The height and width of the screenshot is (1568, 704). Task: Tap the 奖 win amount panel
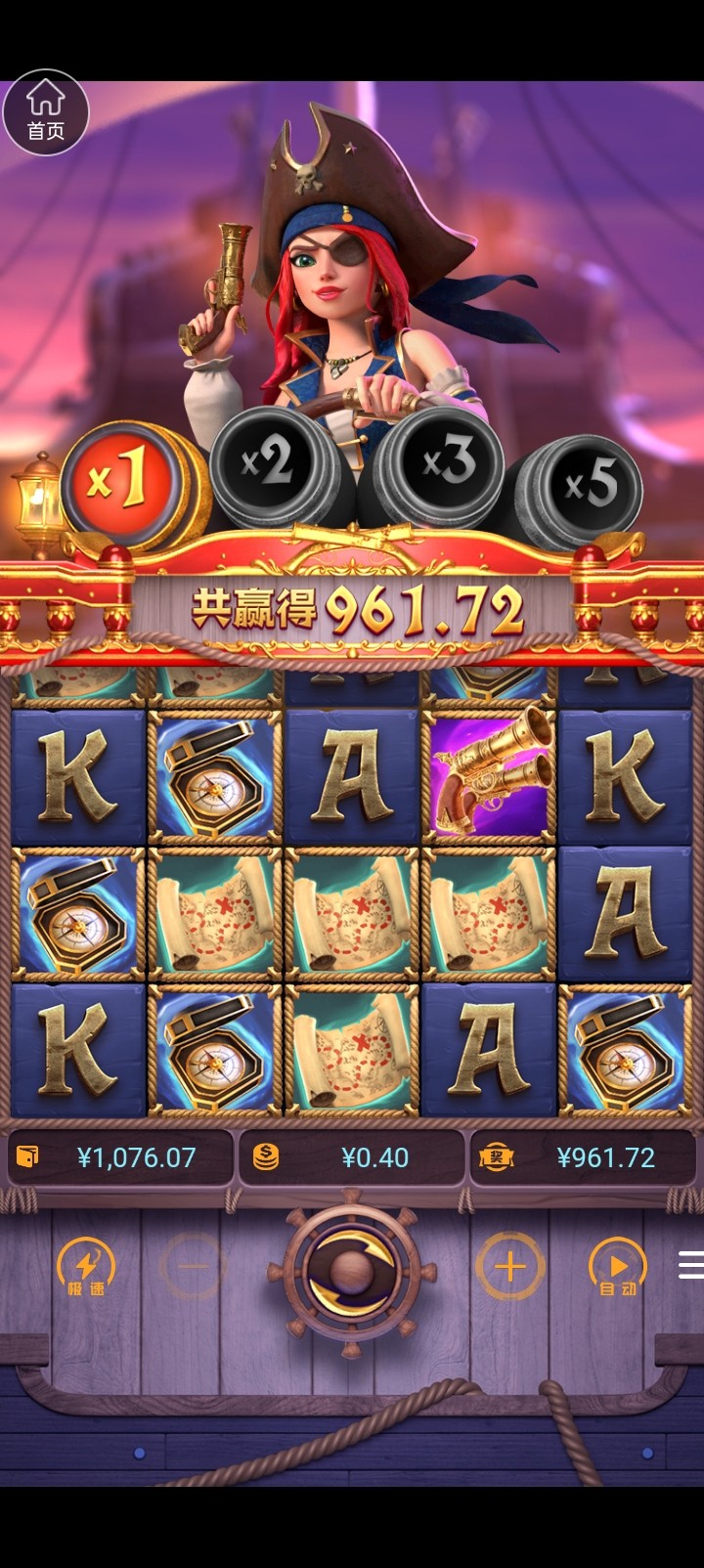pyautogui.click(x=585, y=1158)
